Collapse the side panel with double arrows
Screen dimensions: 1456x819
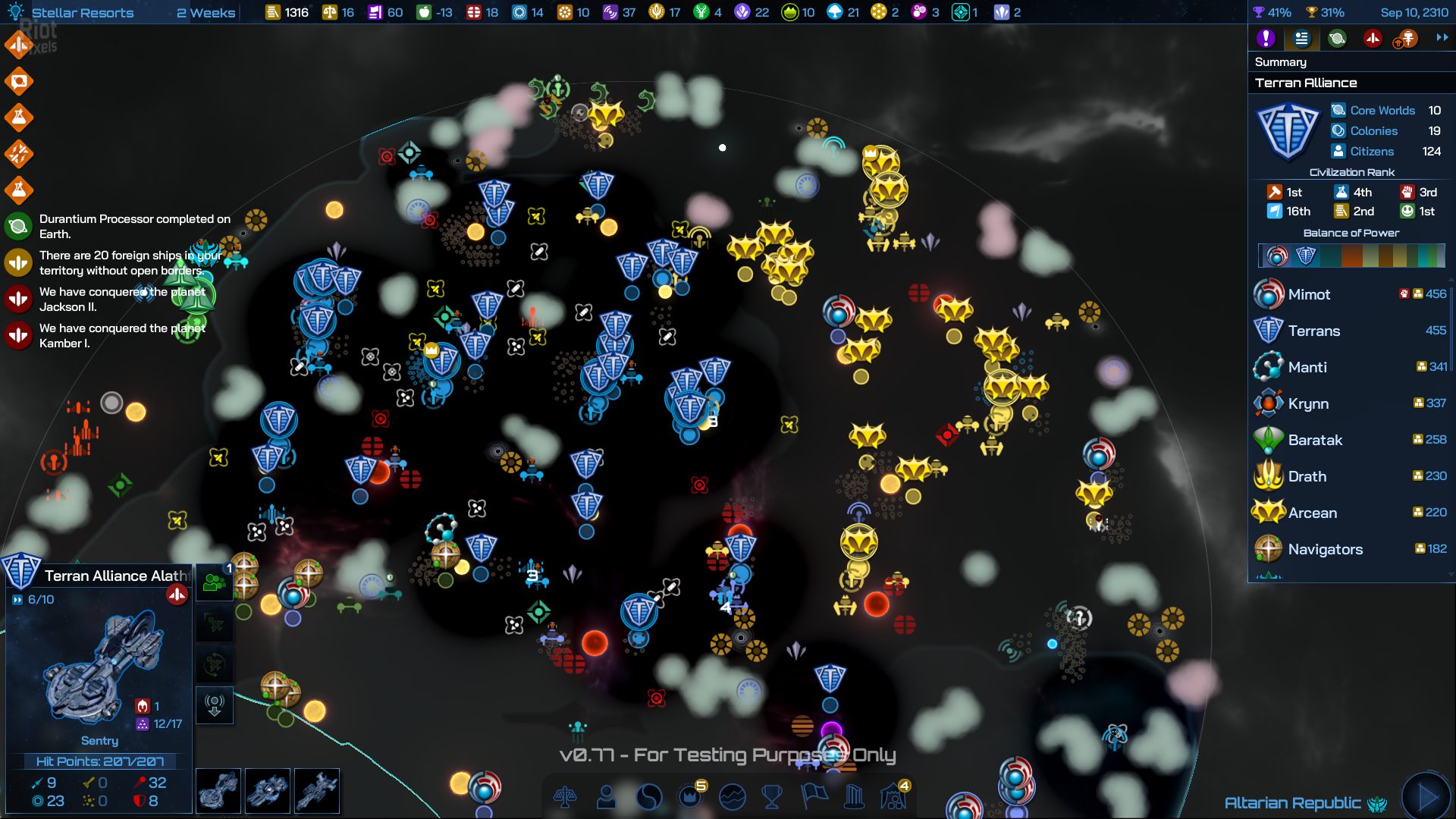1442,38
